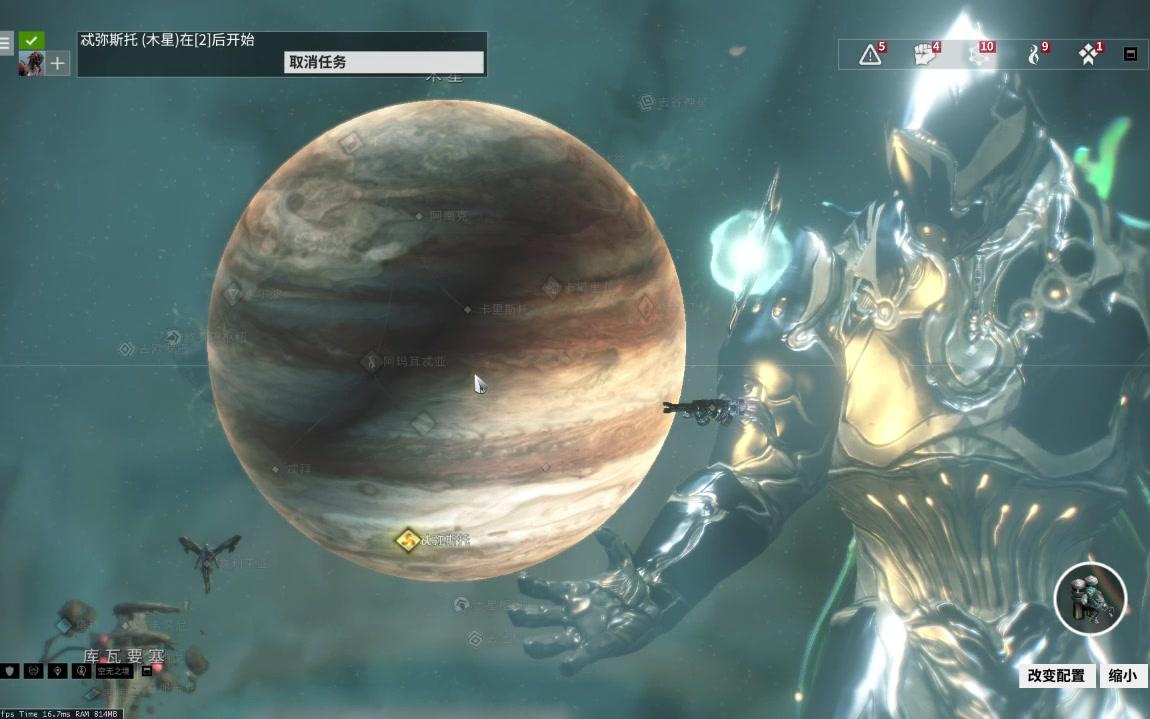Open the flame icon with 9 notifications
Screen dimensions: 1150x719
click(x=1034, y=54)
